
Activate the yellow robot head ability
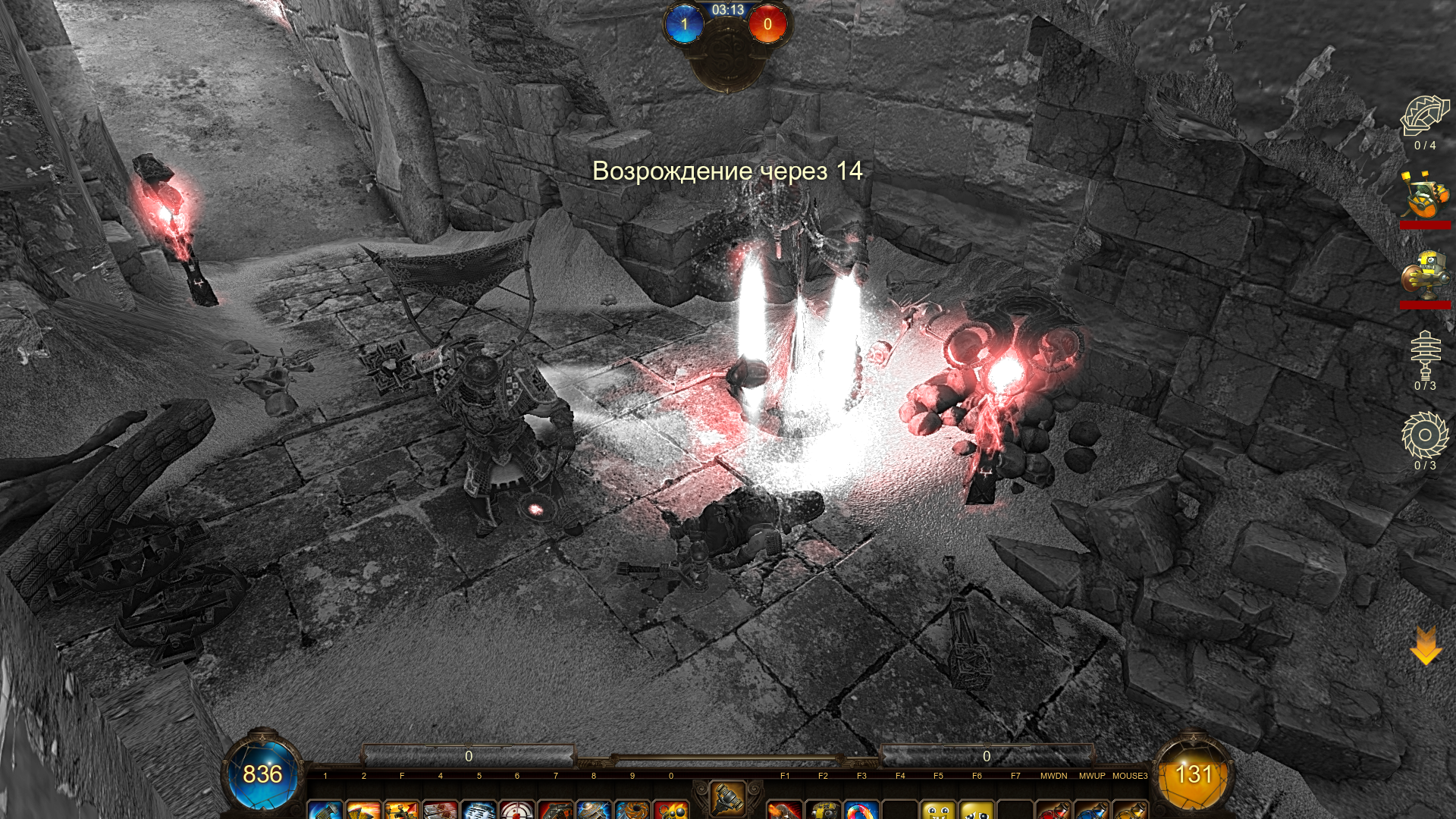(x=823, y=810)
